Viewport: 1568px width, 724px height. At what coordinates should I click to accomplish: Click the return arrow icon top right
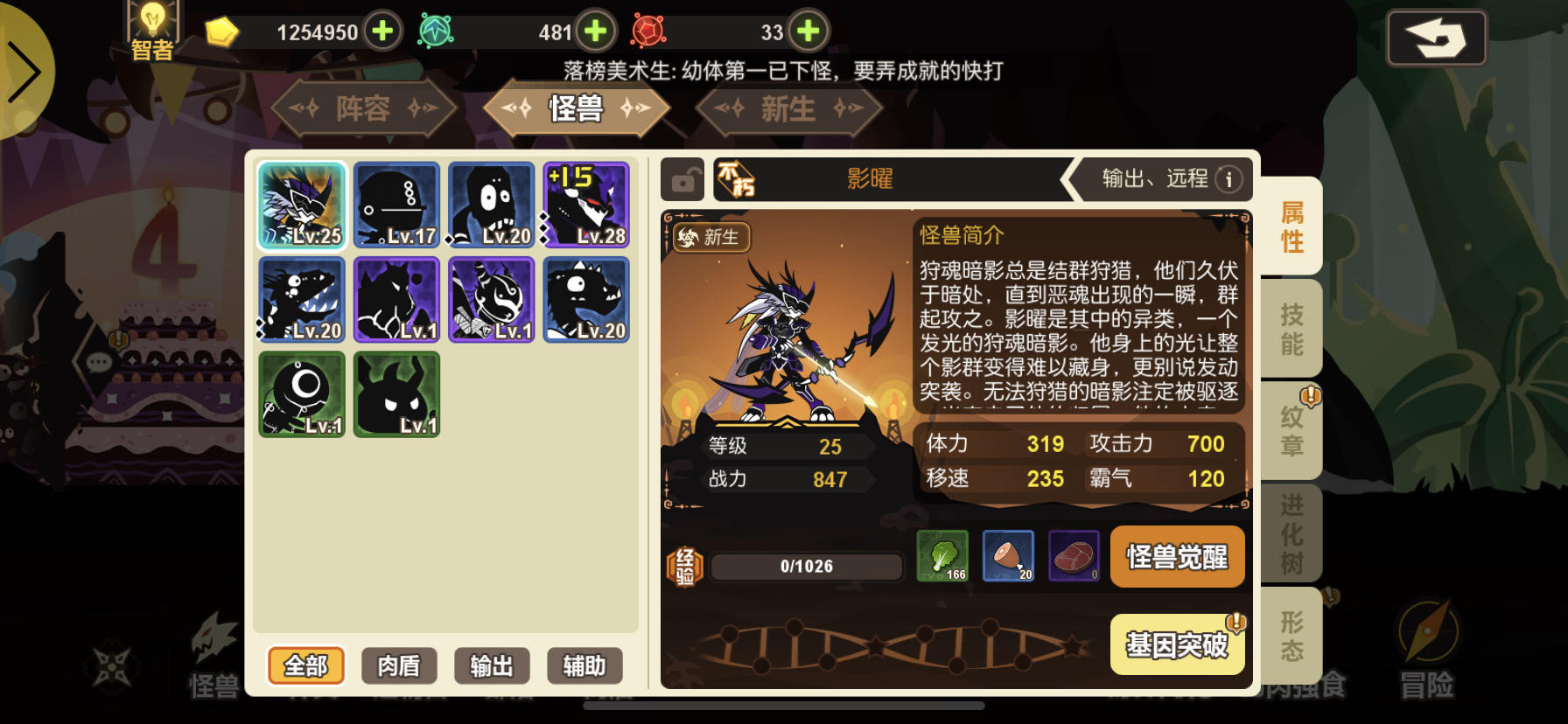point(1436,38)
